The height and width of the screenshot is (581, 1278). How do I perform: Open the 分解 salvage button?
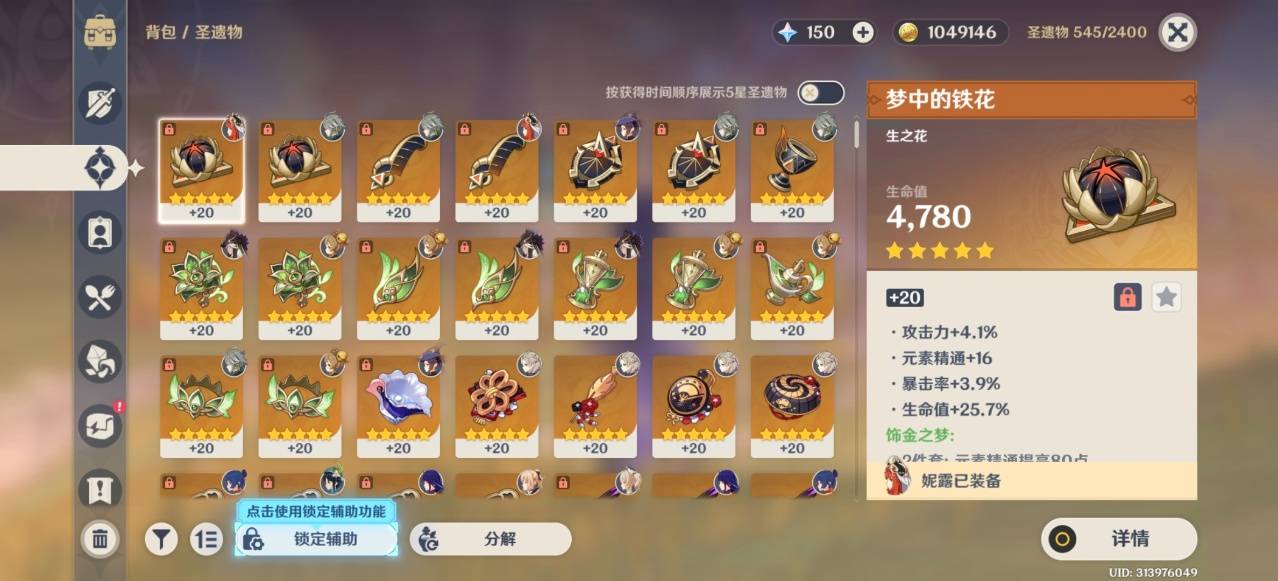point(490,539)
